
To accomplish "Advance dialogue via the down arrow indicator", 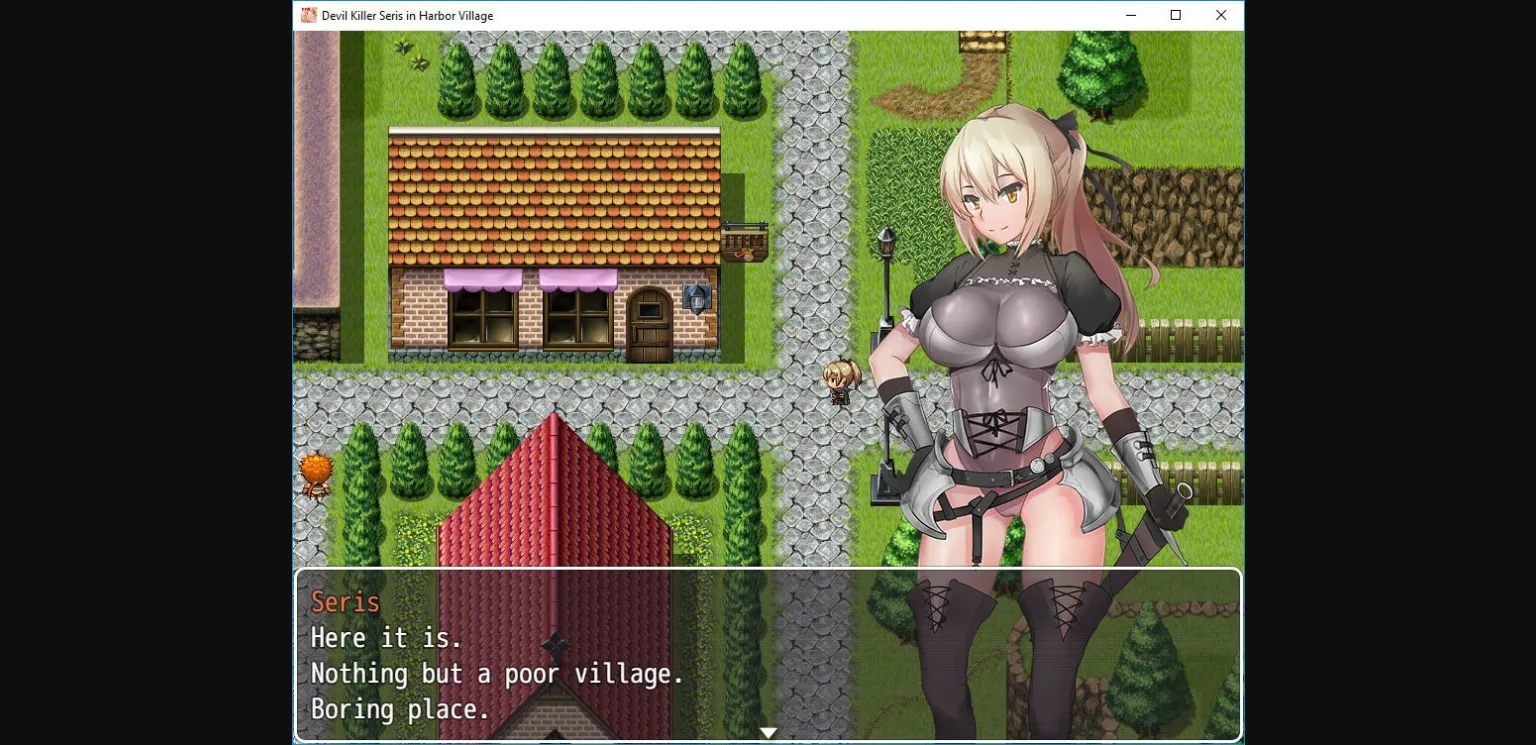I will coord(768,732).
